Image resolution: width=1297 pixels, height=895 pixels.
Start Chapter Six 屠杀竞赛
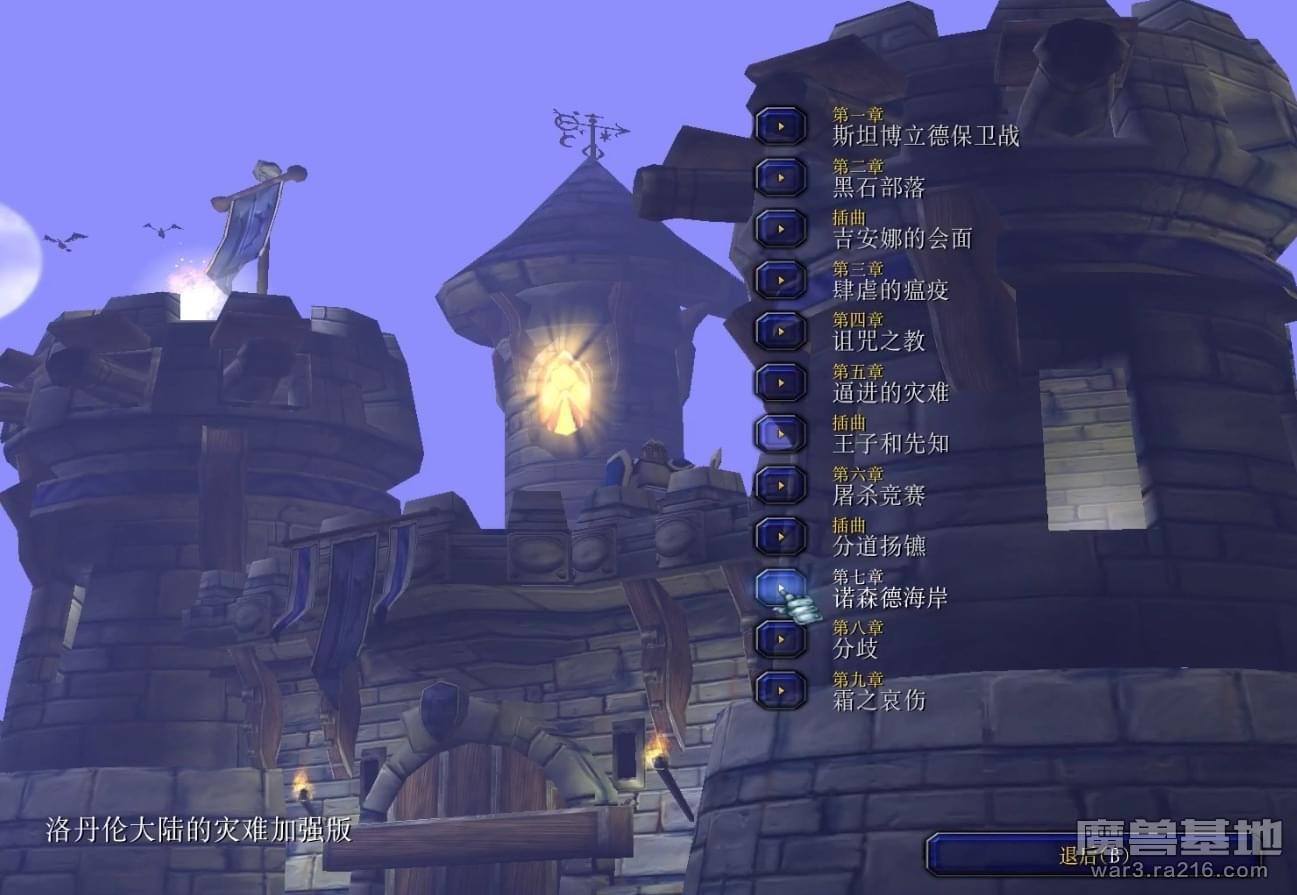(780, 485)
